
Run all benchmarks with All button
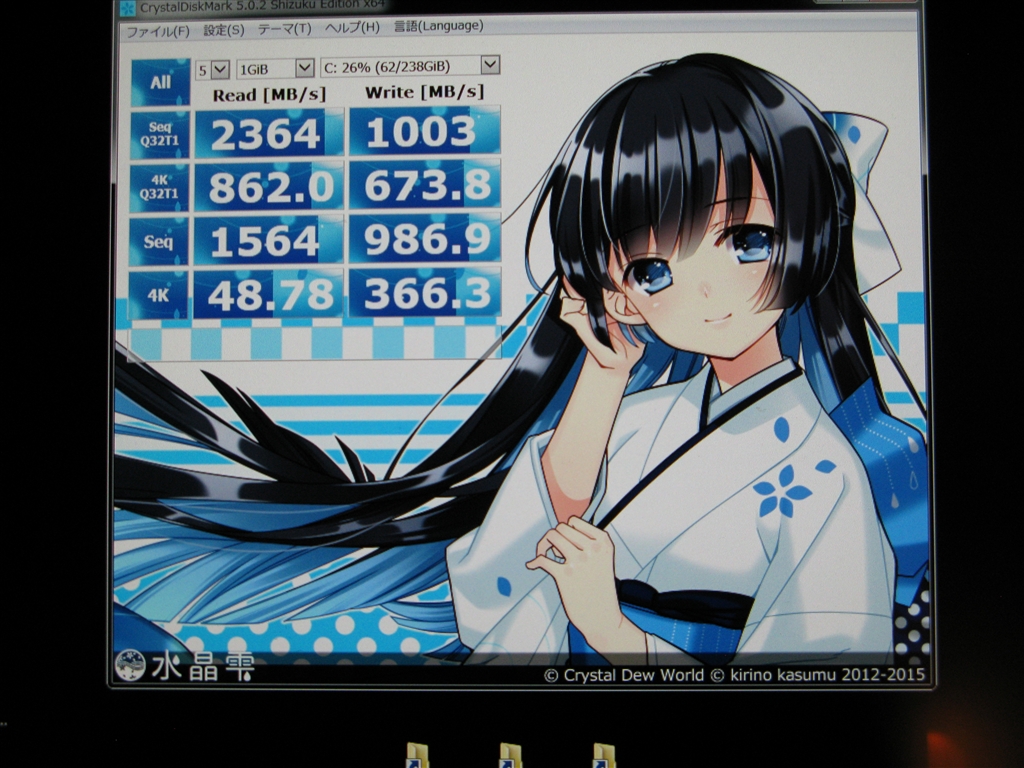[160, 82]
